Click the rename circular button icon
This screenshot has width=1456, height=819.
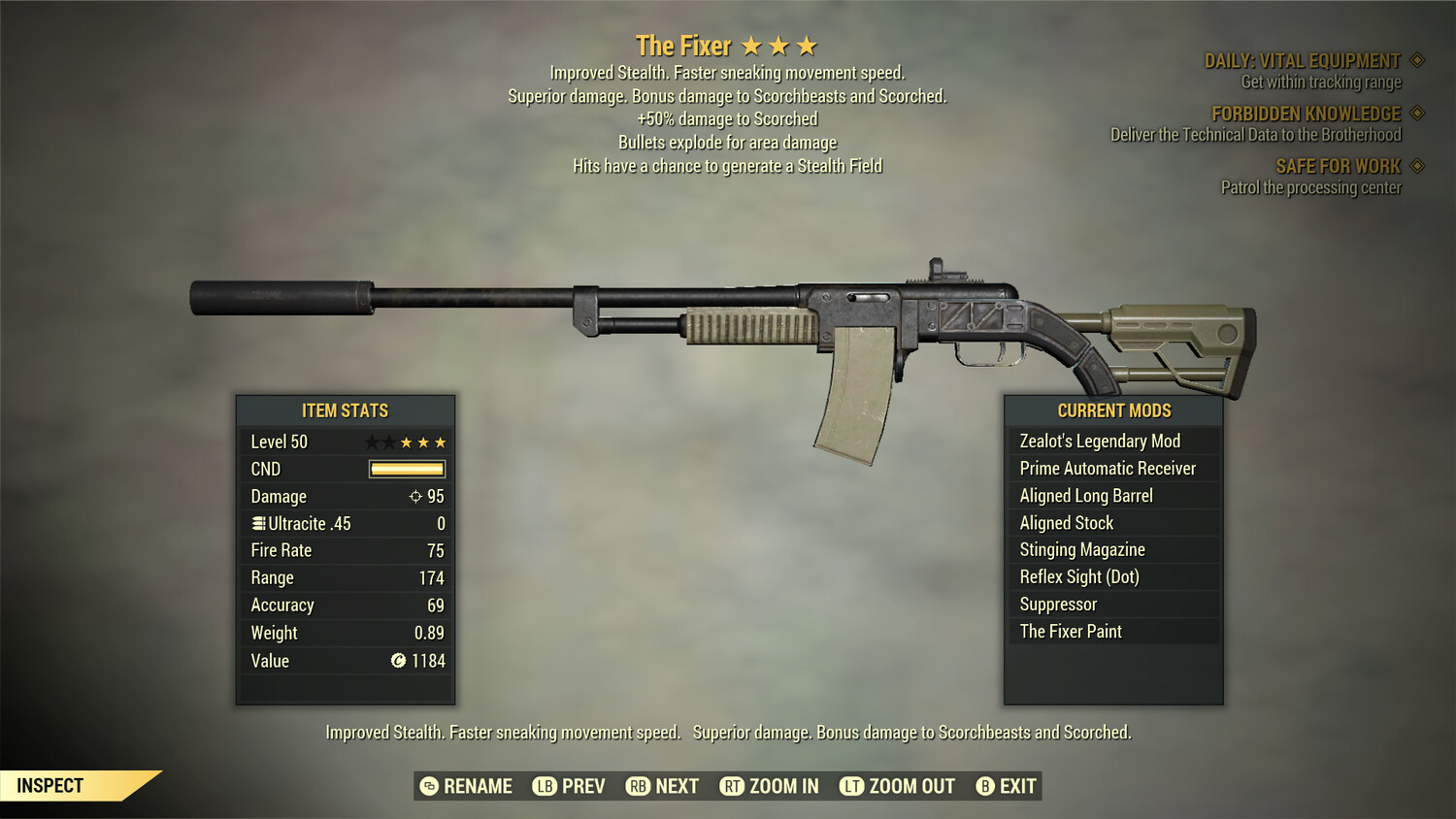pos(427,786)
